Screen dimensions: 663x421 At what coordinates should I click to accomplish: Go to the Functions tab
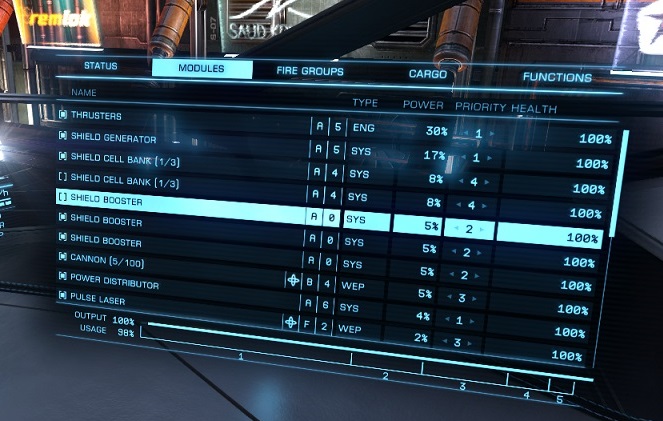(556, 77)
